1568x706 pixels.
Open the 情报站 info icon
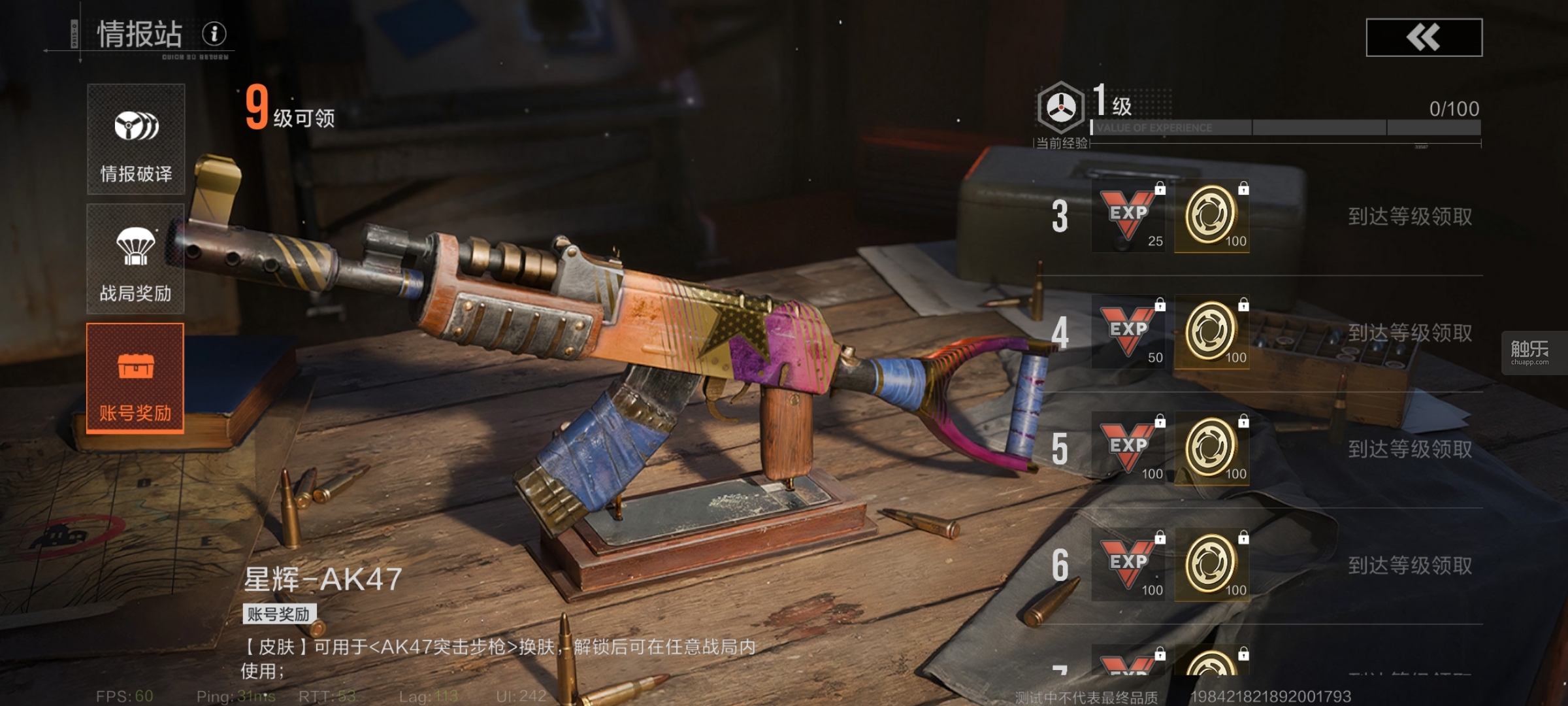coord(214,33)
